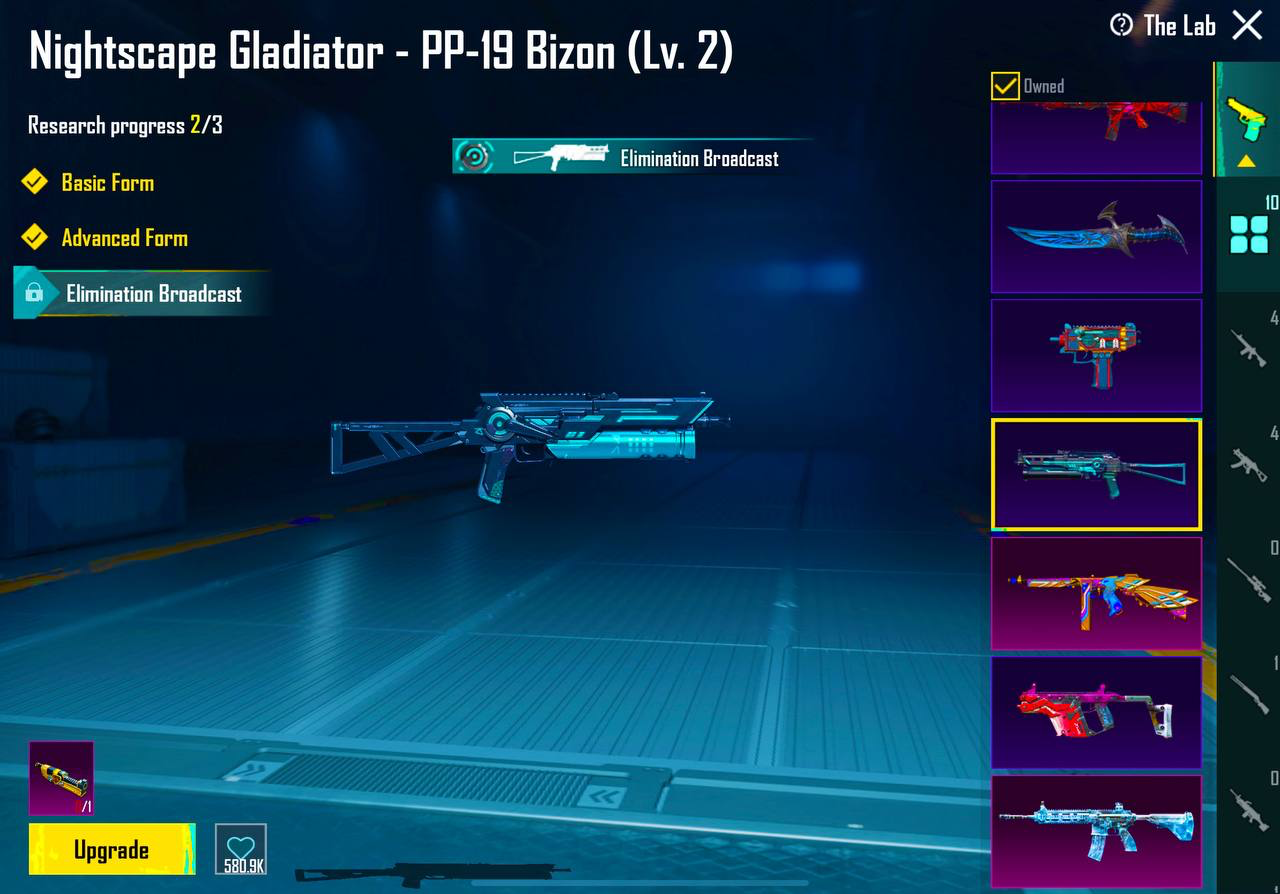Pick the blue curved blade skin thumbnail
The width and height of the screenshot is (1280, 894).
[1096, 236]
